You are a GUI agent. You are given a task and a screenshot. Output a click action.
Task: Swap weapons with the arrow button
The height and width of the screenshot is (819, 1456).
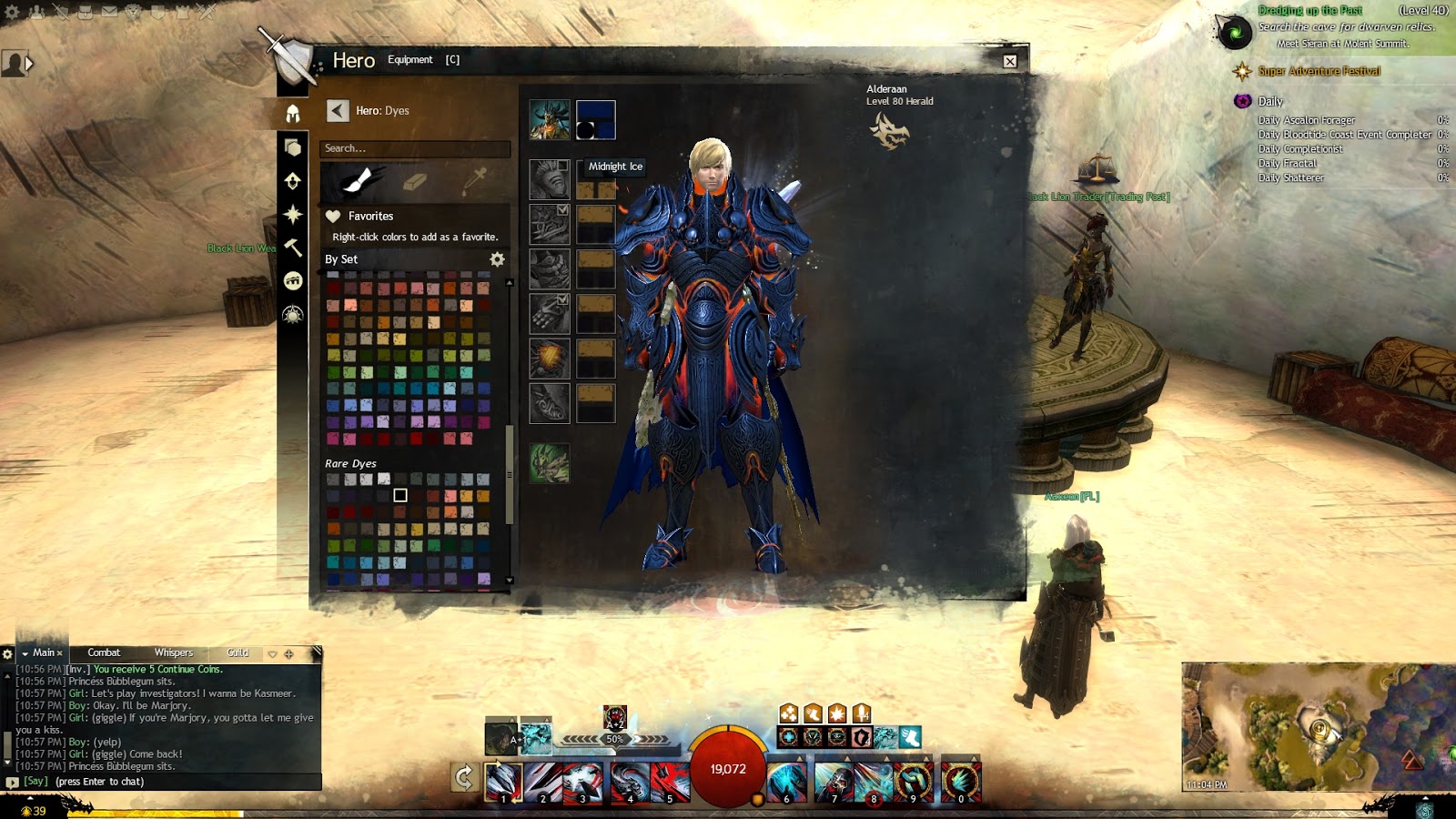tap(464, 778)
